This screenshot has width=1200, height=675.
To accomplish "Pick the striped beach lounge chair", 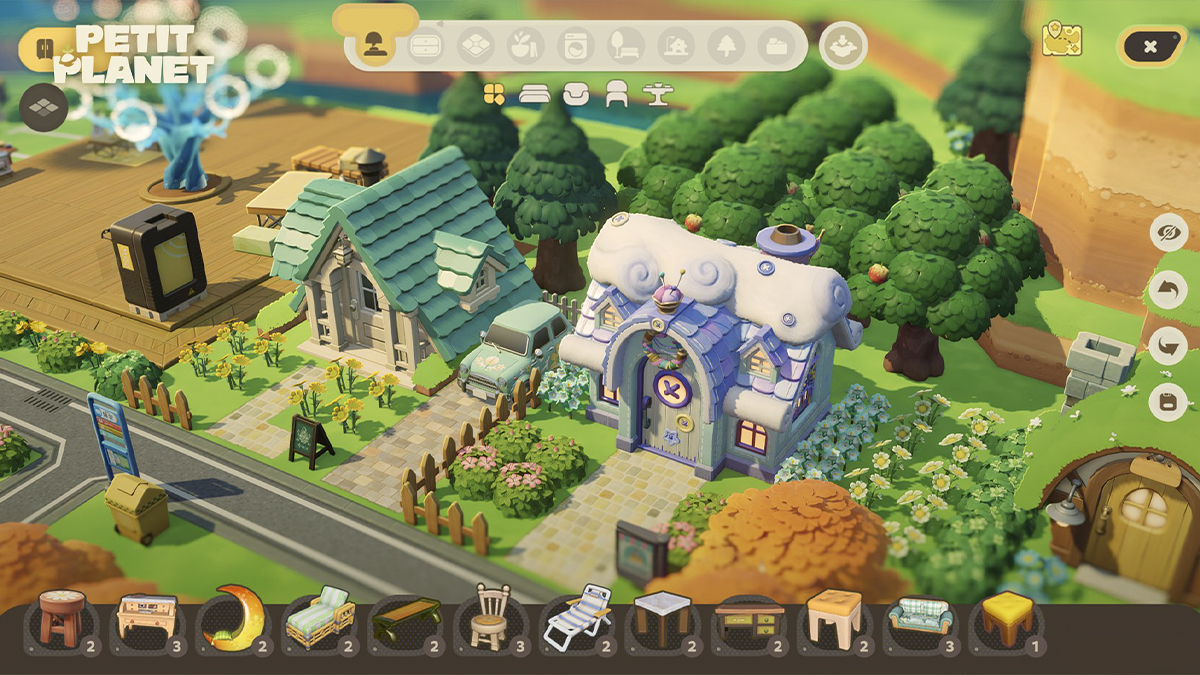I will point(577,620).
